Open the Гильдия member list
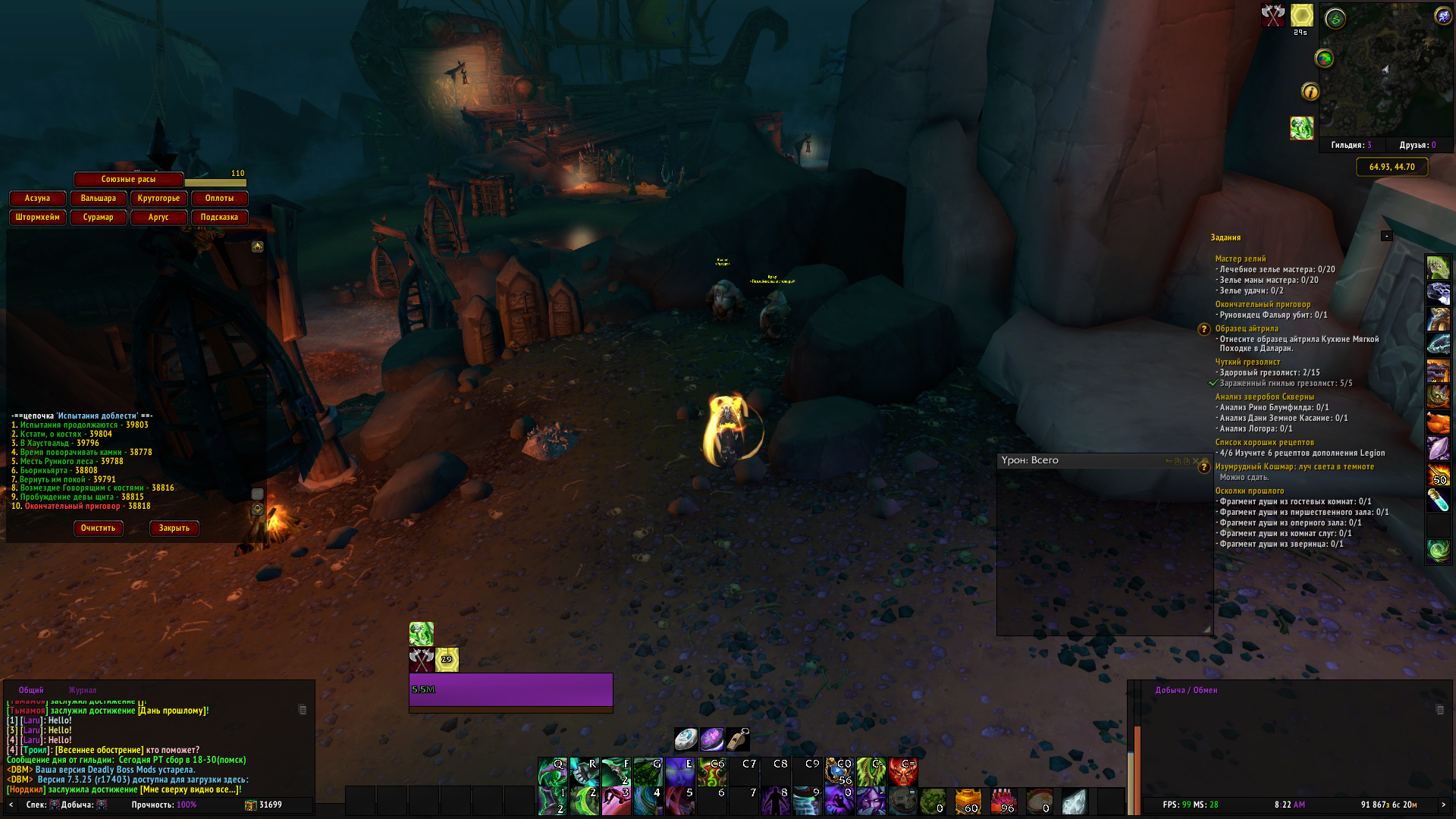The width and height of the screenshot is (1456, 819). (1351, 145)
